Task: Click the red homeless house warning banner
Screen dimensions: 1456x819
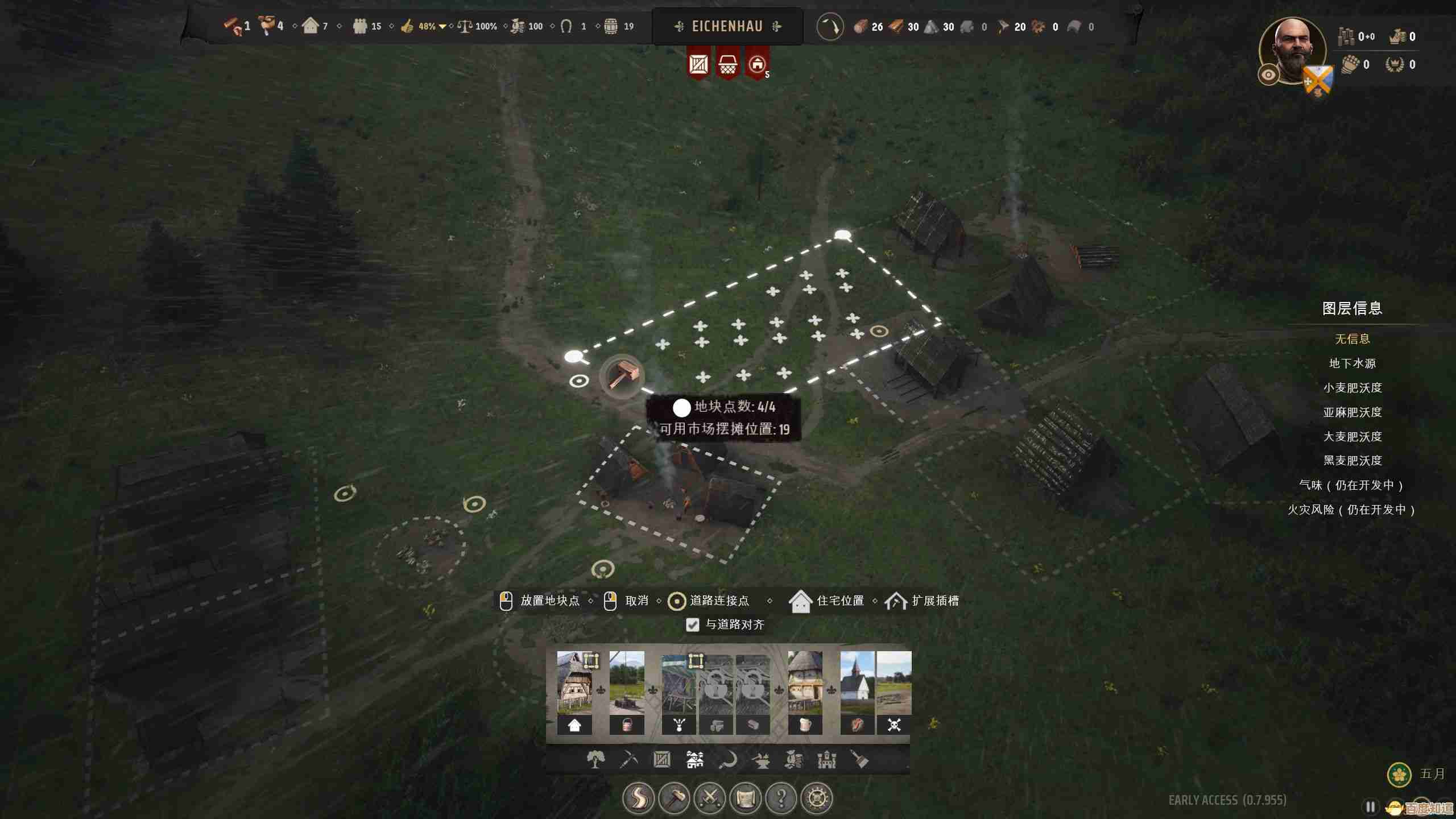Action: pos(756,64)
